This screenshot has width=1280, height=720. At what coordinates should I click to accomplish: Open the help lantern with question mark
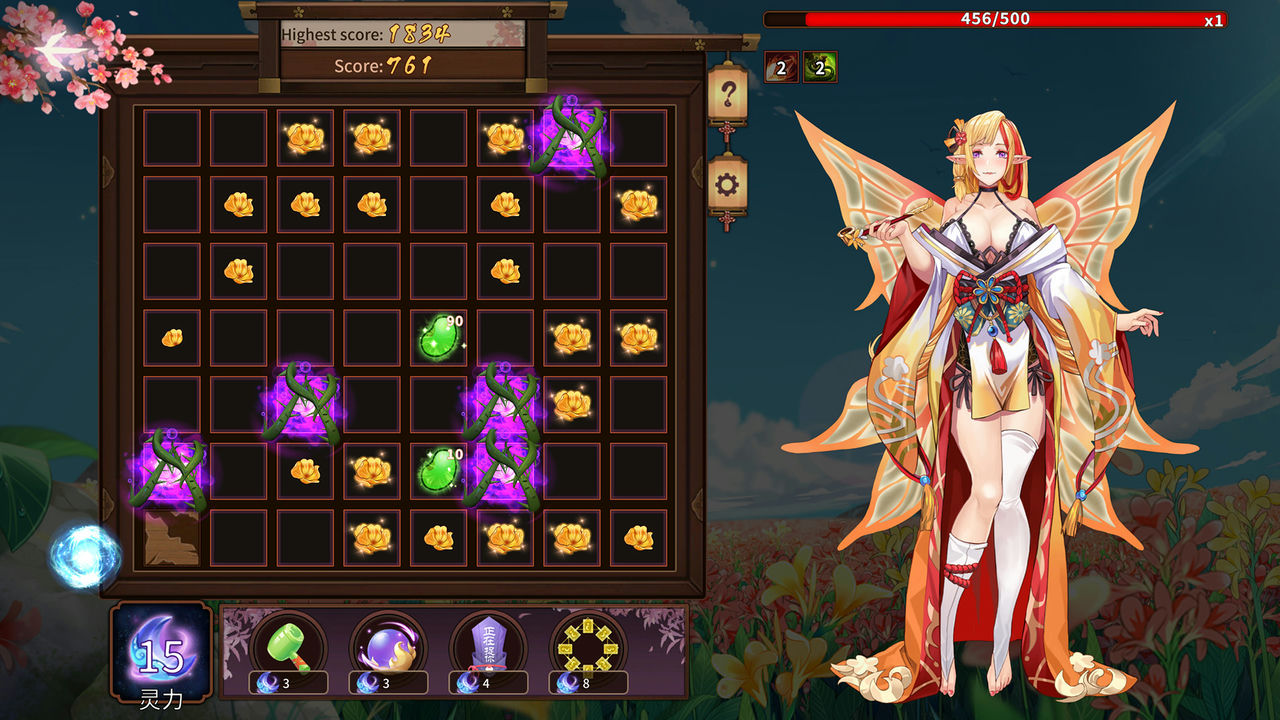pos(727,93)
